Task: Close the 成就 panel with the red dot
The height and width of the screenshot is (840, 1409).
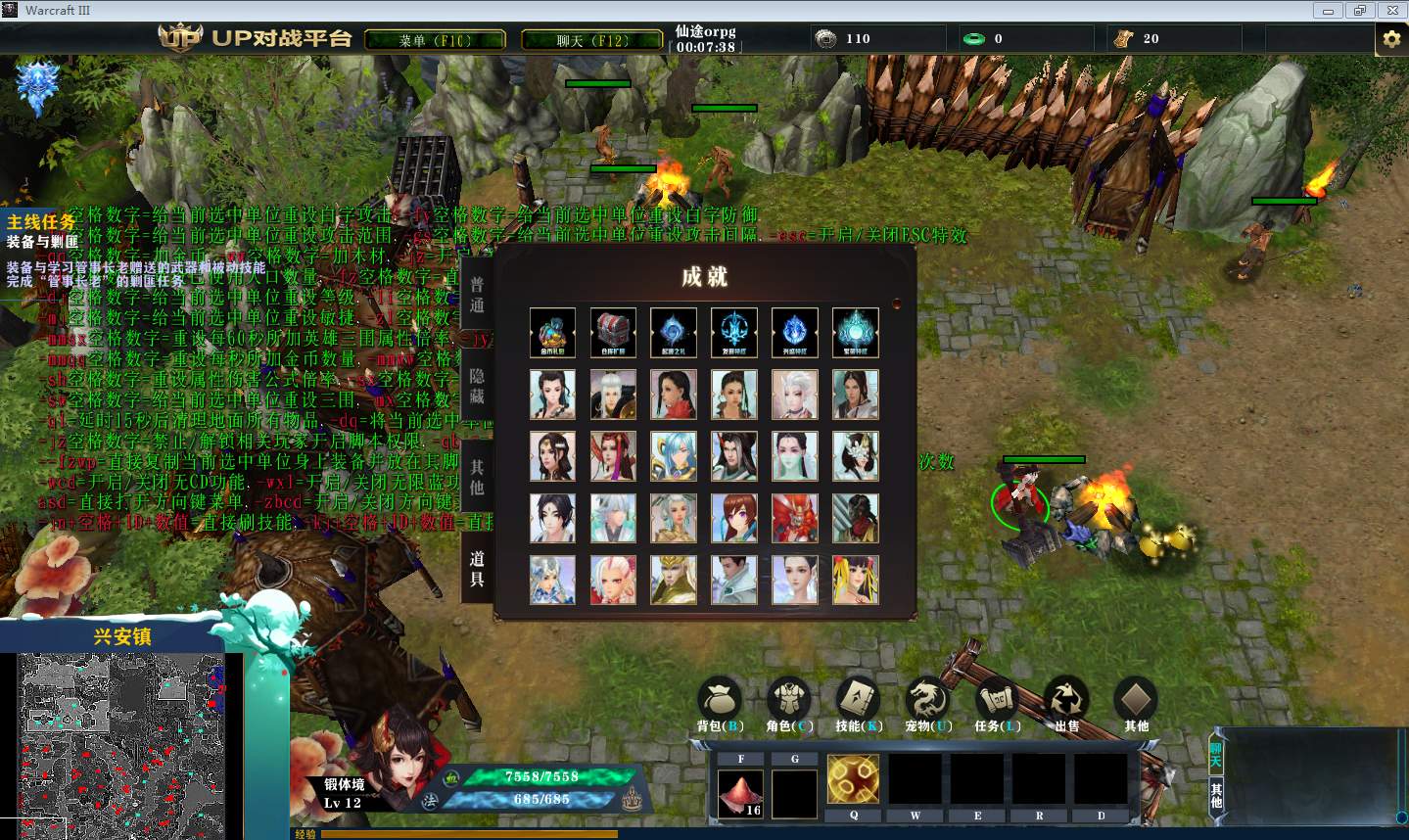Action: [x=896, y=303]
